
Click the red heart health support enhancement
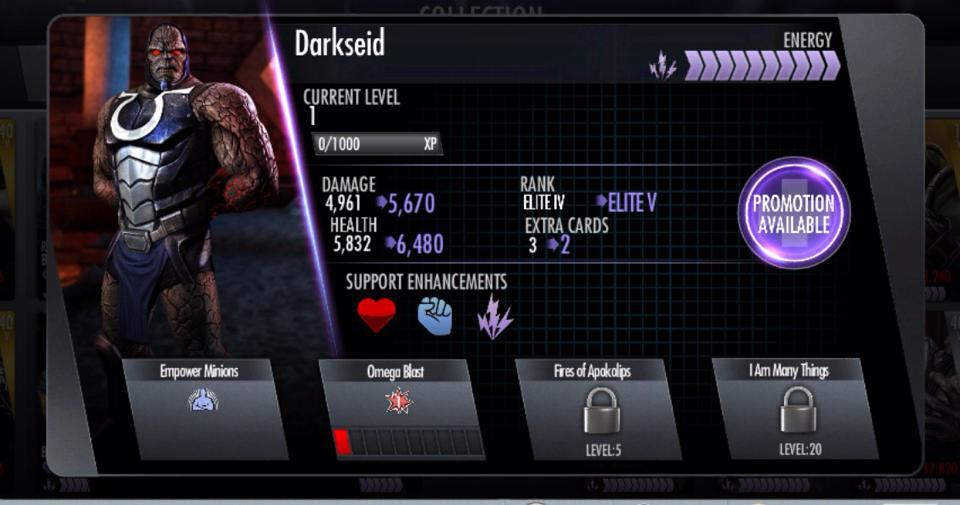click(x=376, y=316)
